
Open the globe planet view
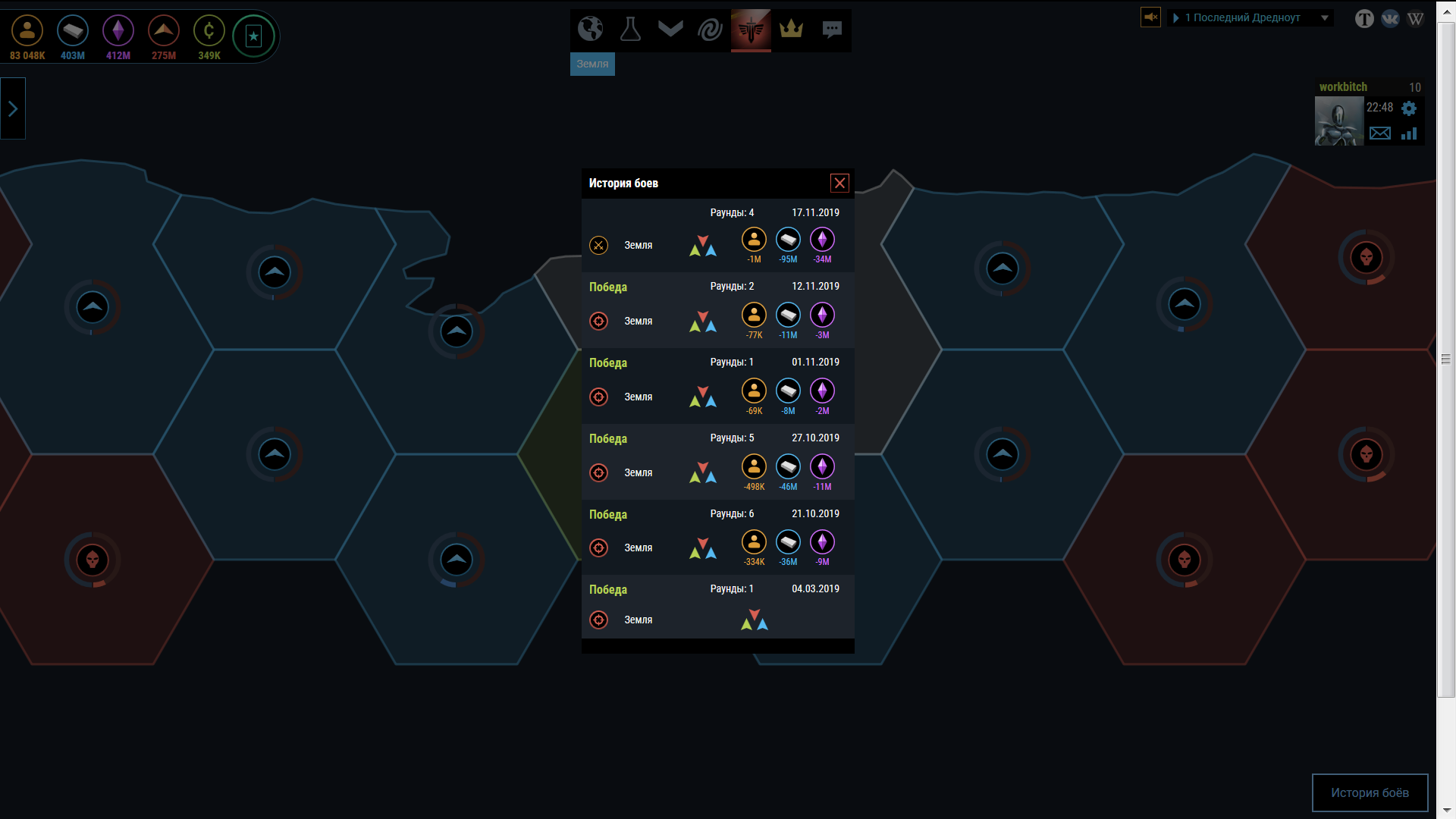(590, 30)
